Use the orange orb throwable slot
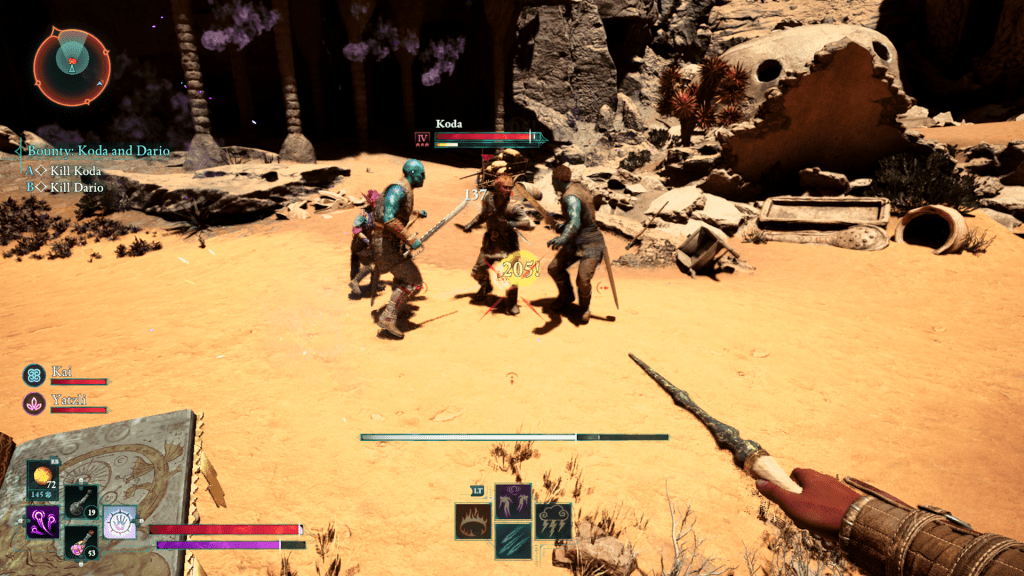The width and height of the screenshot is (1024, 576). (x=42, y=479)
